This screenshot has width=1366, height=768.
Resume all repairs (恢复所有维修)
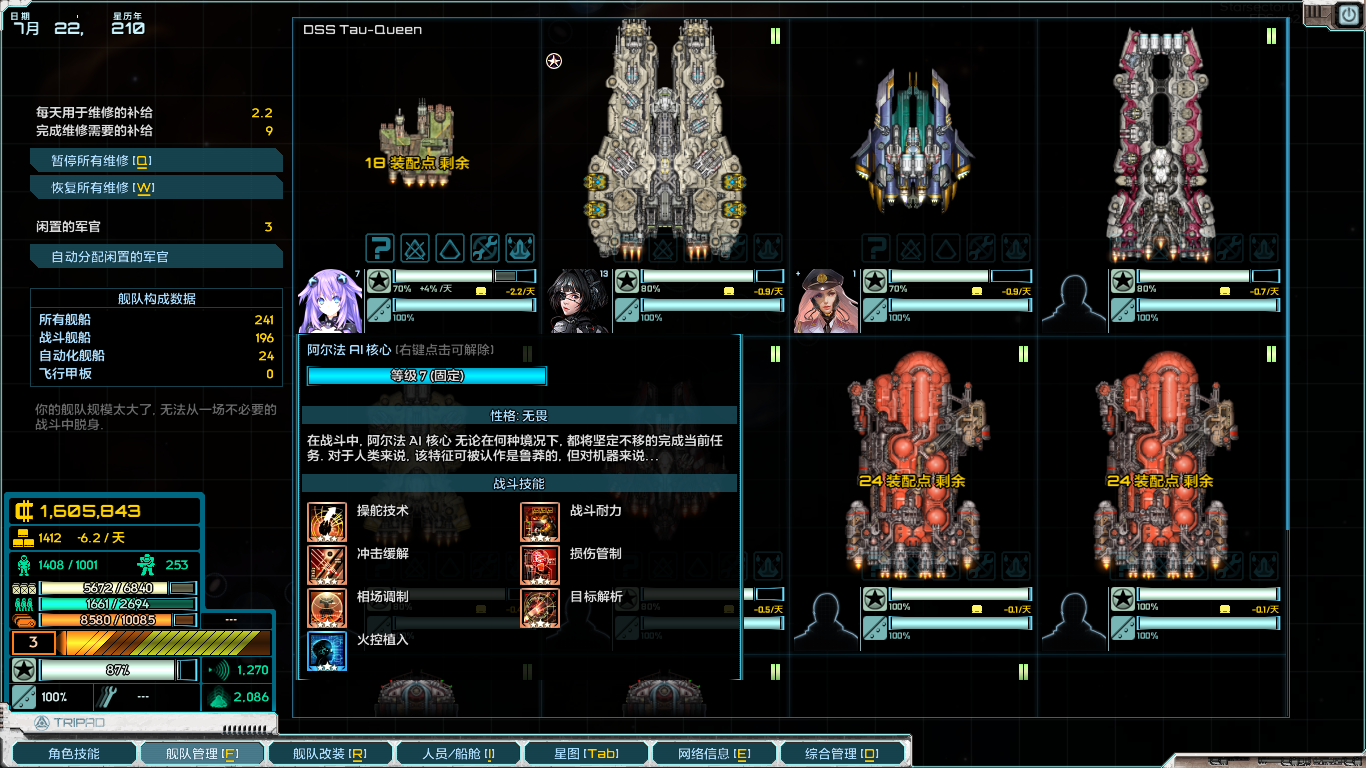pyautogui.click(x=157, y=188)
